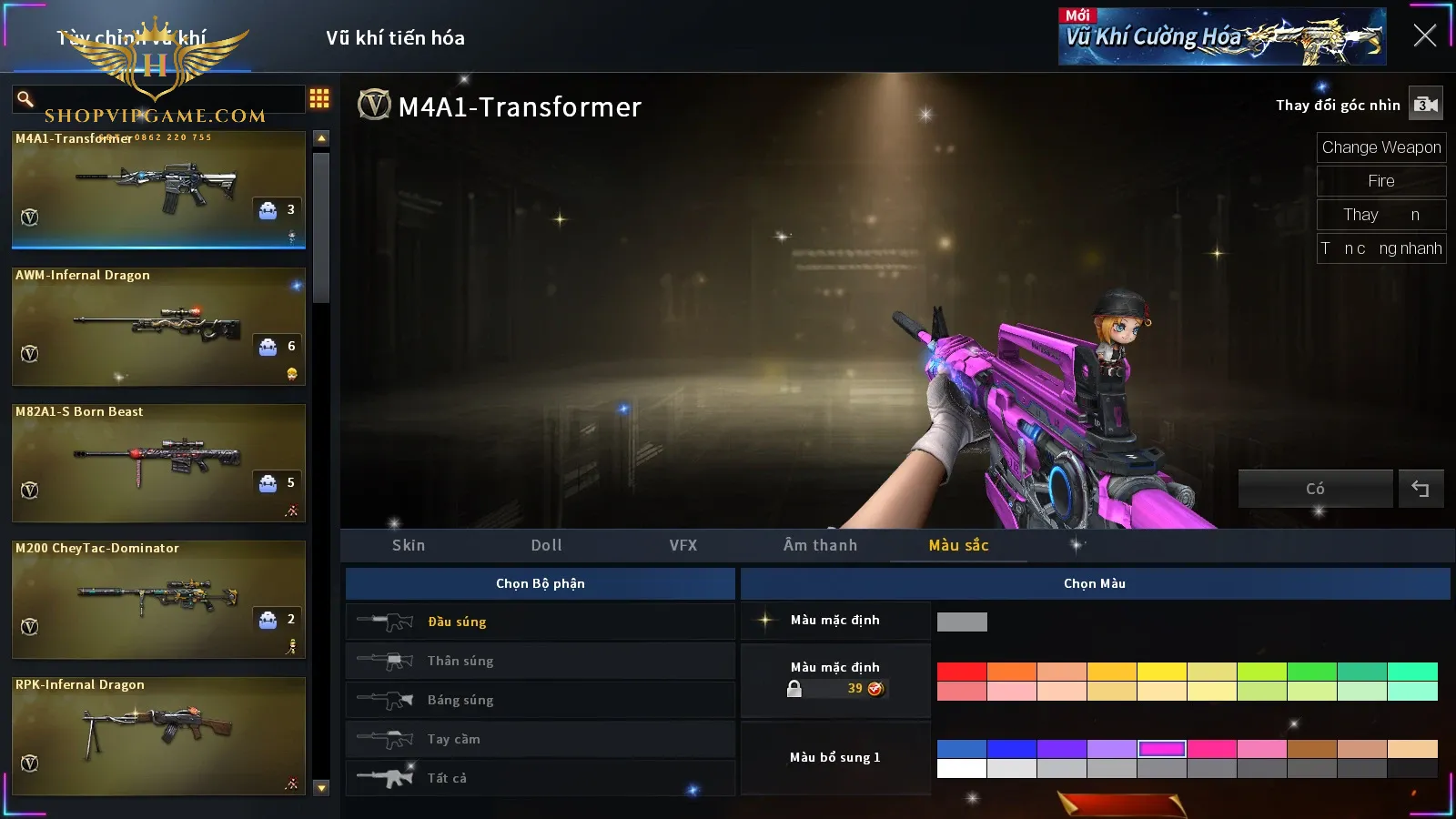Screen dimensions: 1456x819
Task: Select the AWM-Infernal Dragon weapon card
Action: (158, 326)
